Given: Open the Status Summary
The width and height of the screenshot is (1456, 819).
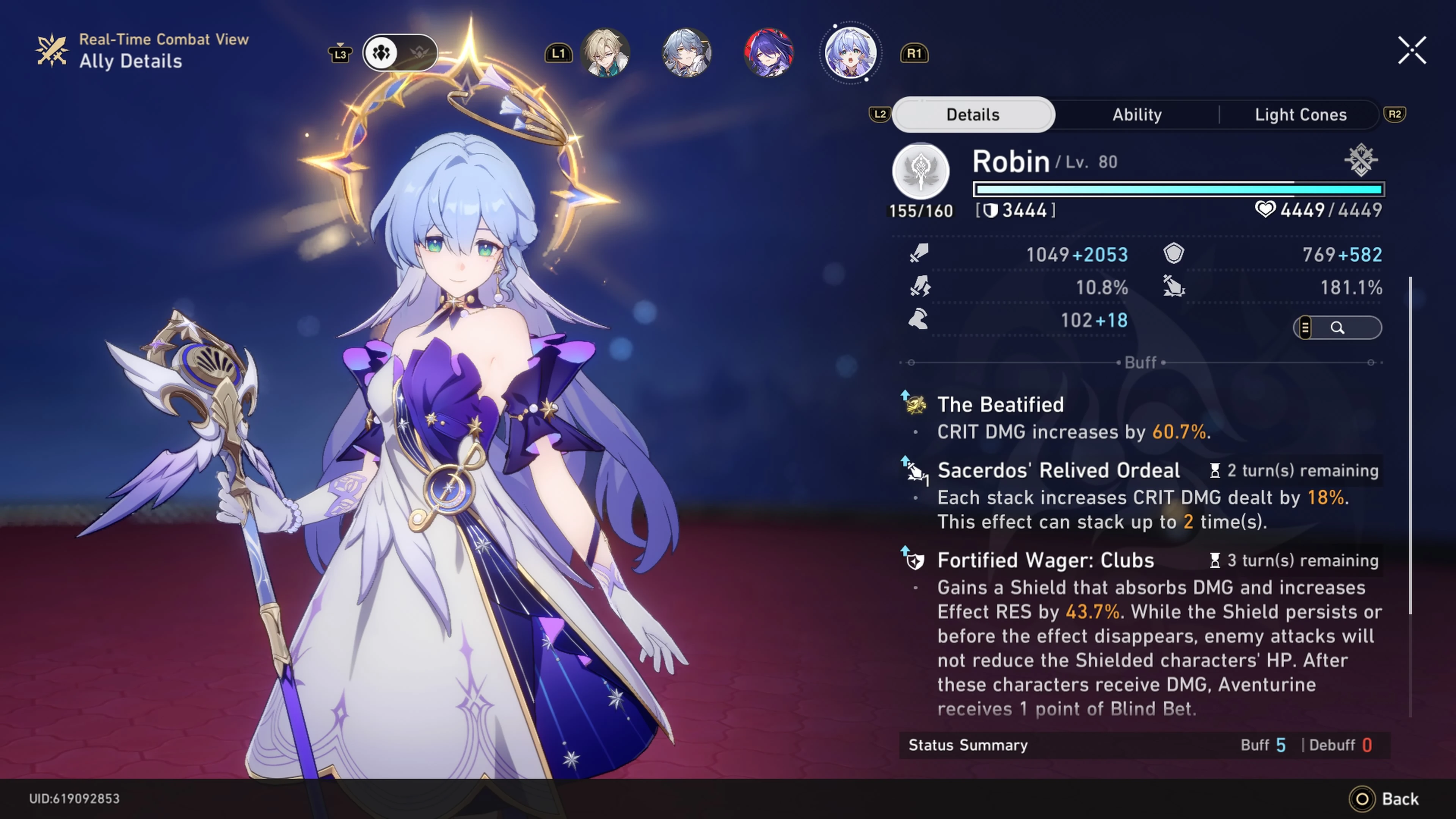Looking at the screenshot, I should click(968, 745).
